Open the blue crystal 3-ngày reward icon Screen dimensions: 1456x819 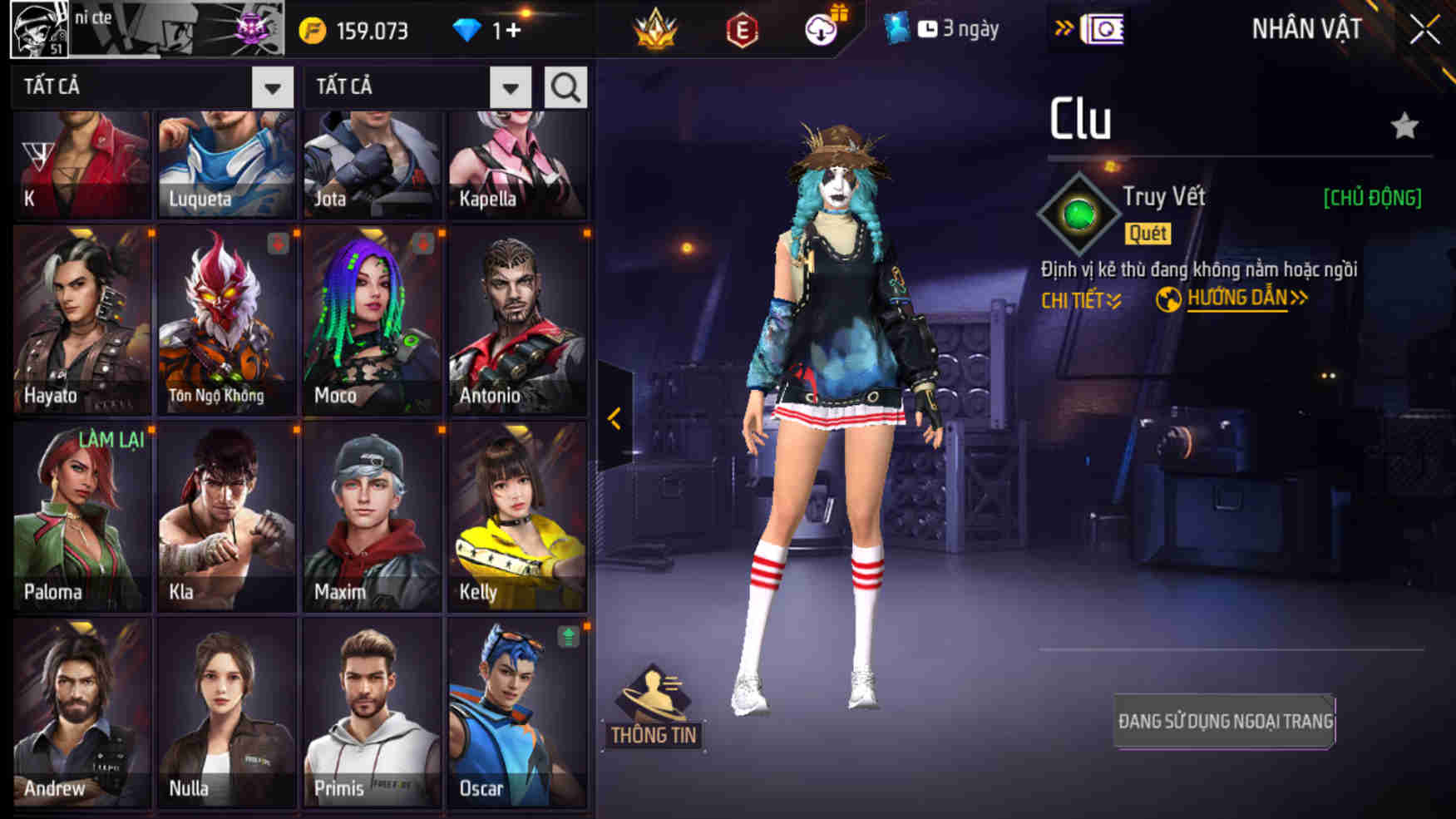point(896,27)
